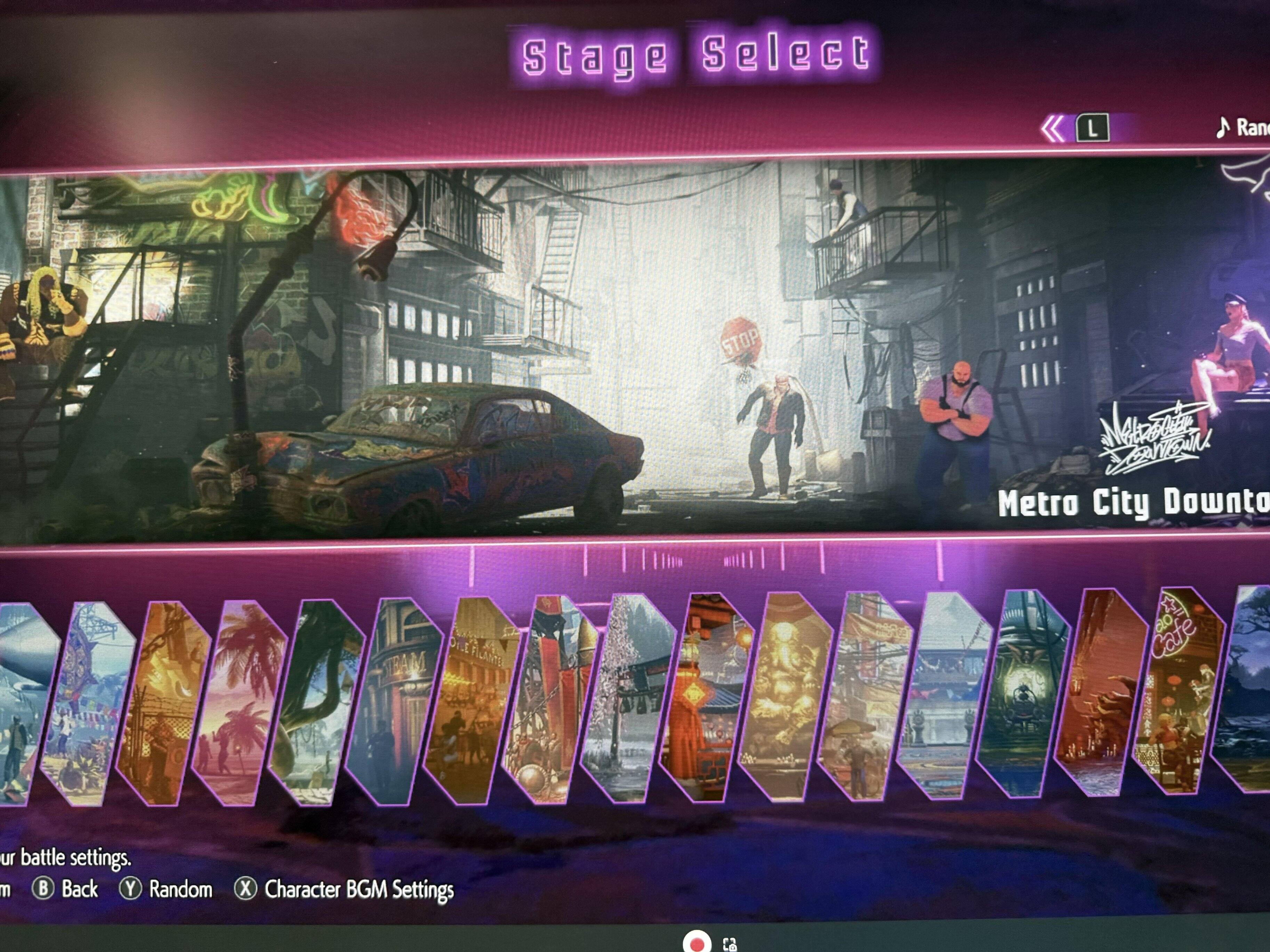Pick the carnival fairground stage thumbnail
Image resolution: width=1270 pixels, height=952 pixels.
pos(472,700)
